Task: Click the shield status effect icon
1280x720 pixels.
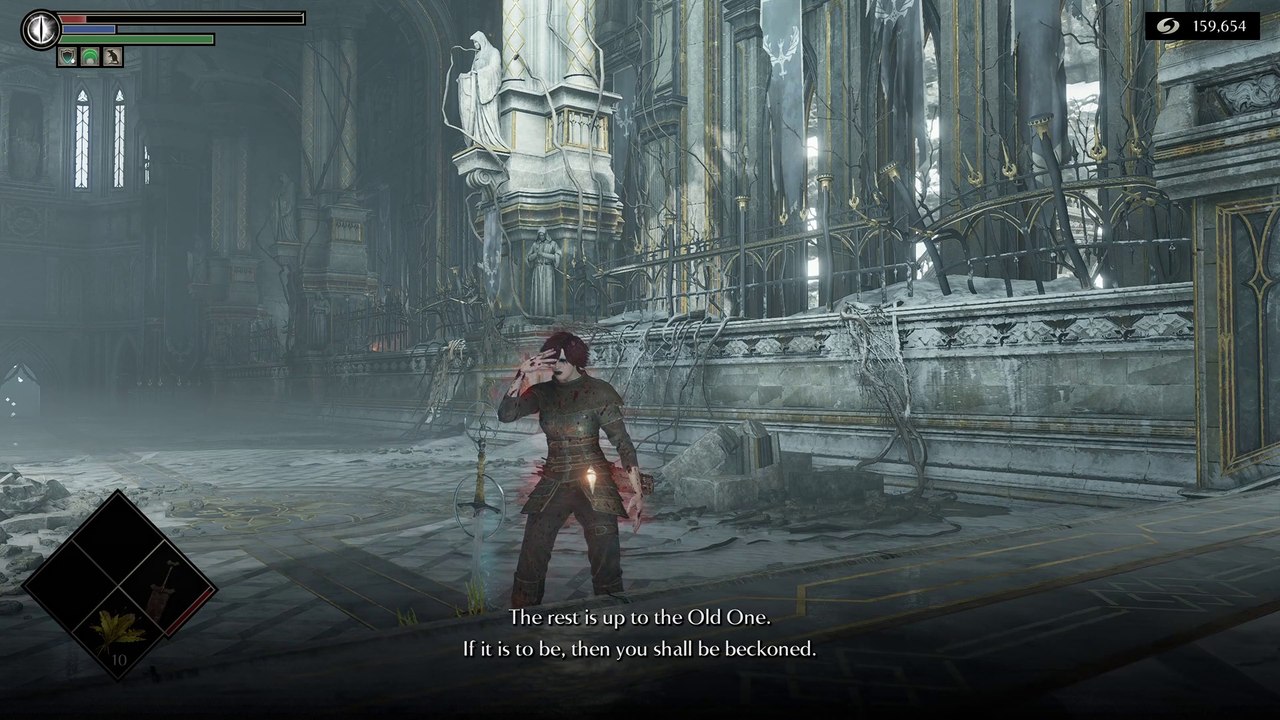Action: coord(68,58)
